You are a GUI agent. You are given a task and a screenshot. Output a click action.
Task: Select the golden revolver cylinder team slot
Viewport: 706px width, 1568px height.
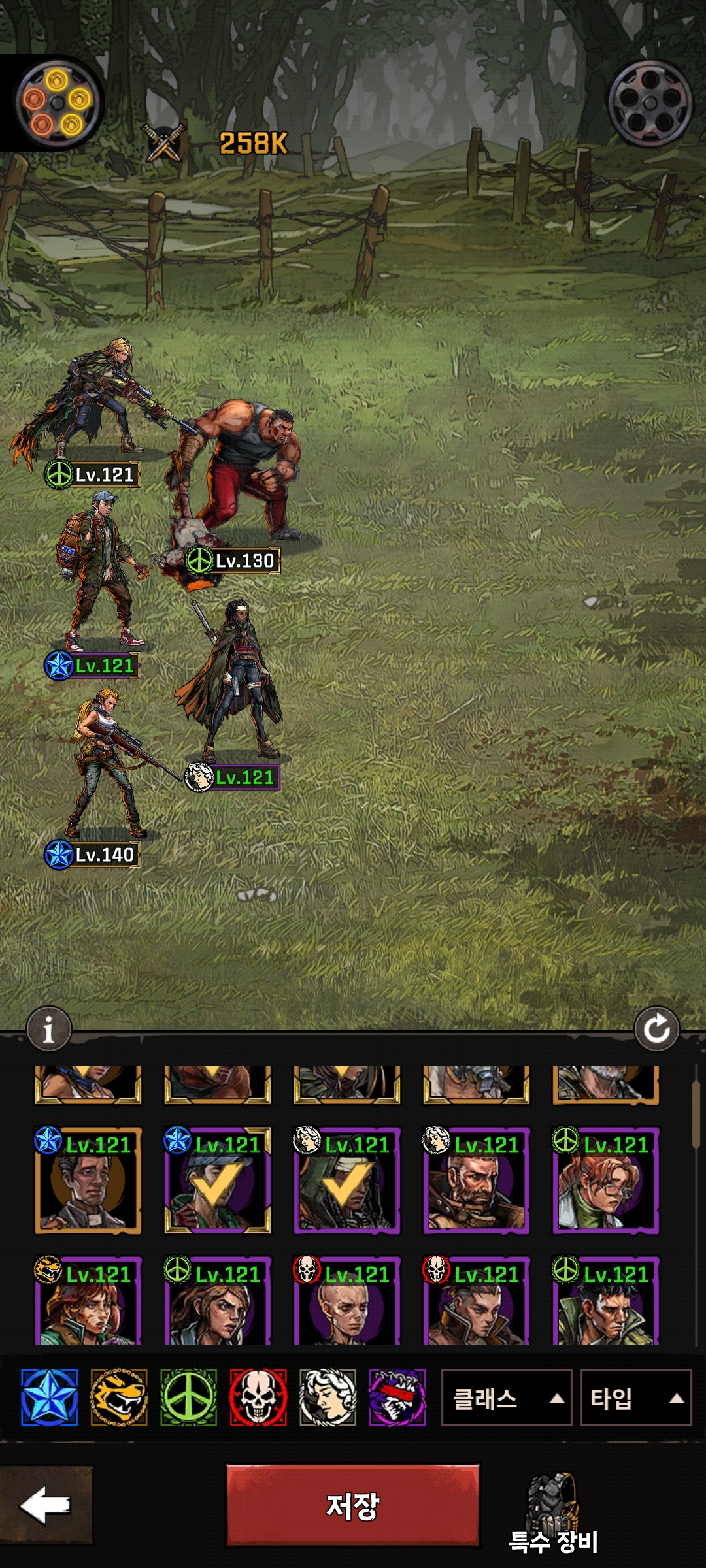[x=58, y=103]
